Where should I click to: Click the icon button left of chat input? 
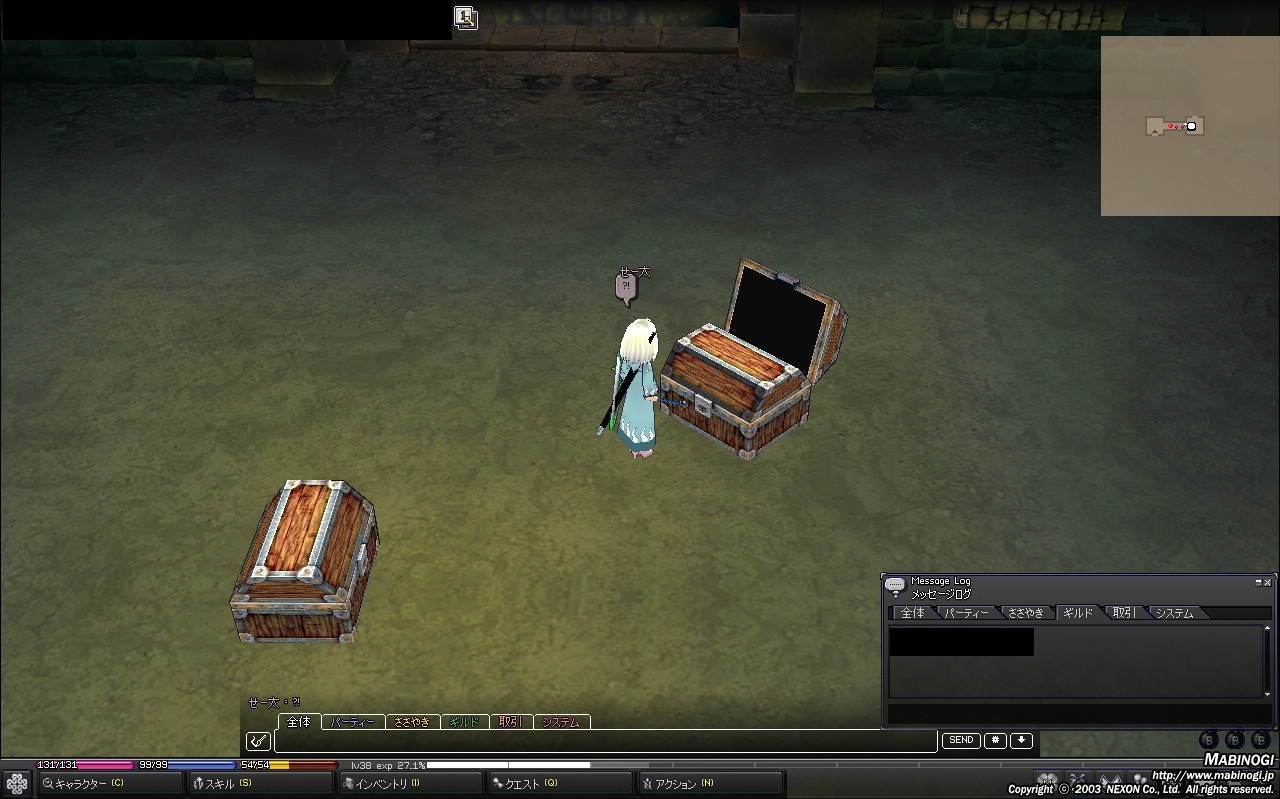(258, 741)
